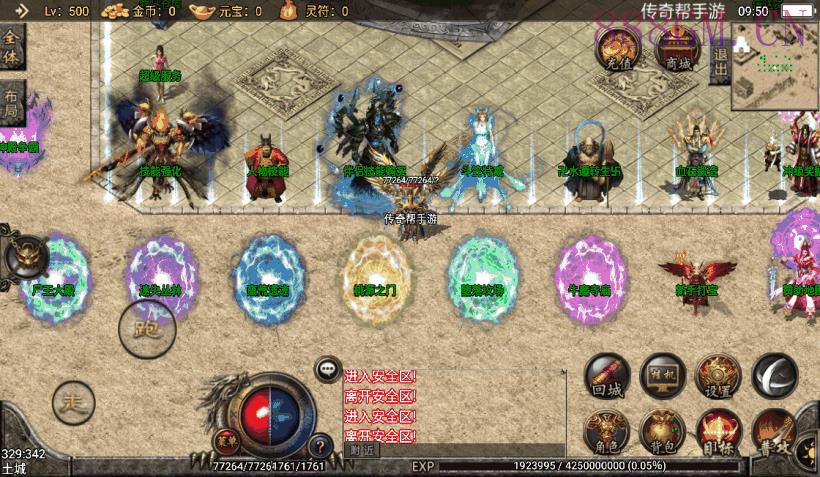Image resolution: width=820 pixels, height=477 pixels.
Task: Select the 目标 target button
Action: tap(718, 432)
